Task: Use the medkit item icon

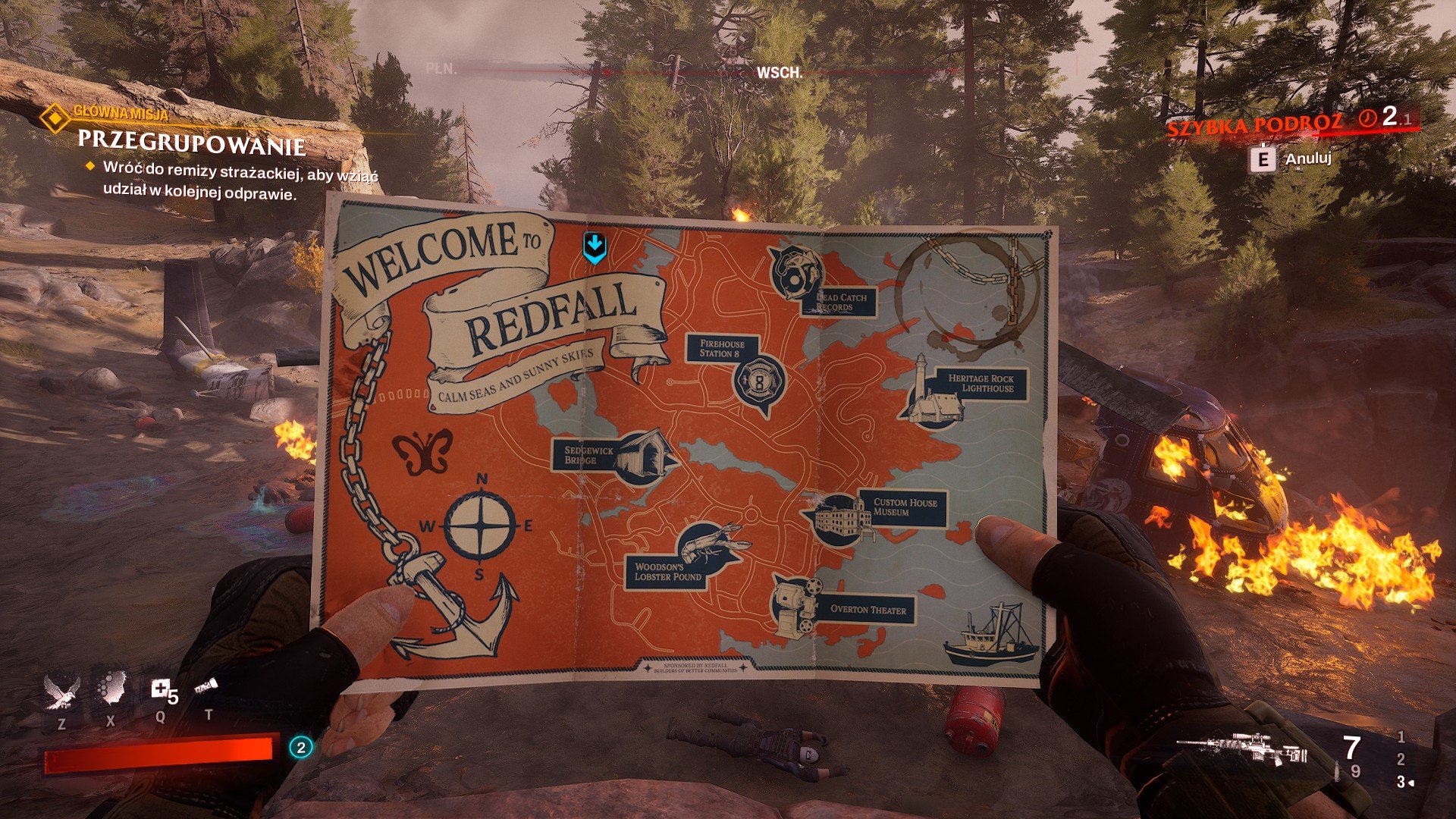Action: tap(160, 689)
